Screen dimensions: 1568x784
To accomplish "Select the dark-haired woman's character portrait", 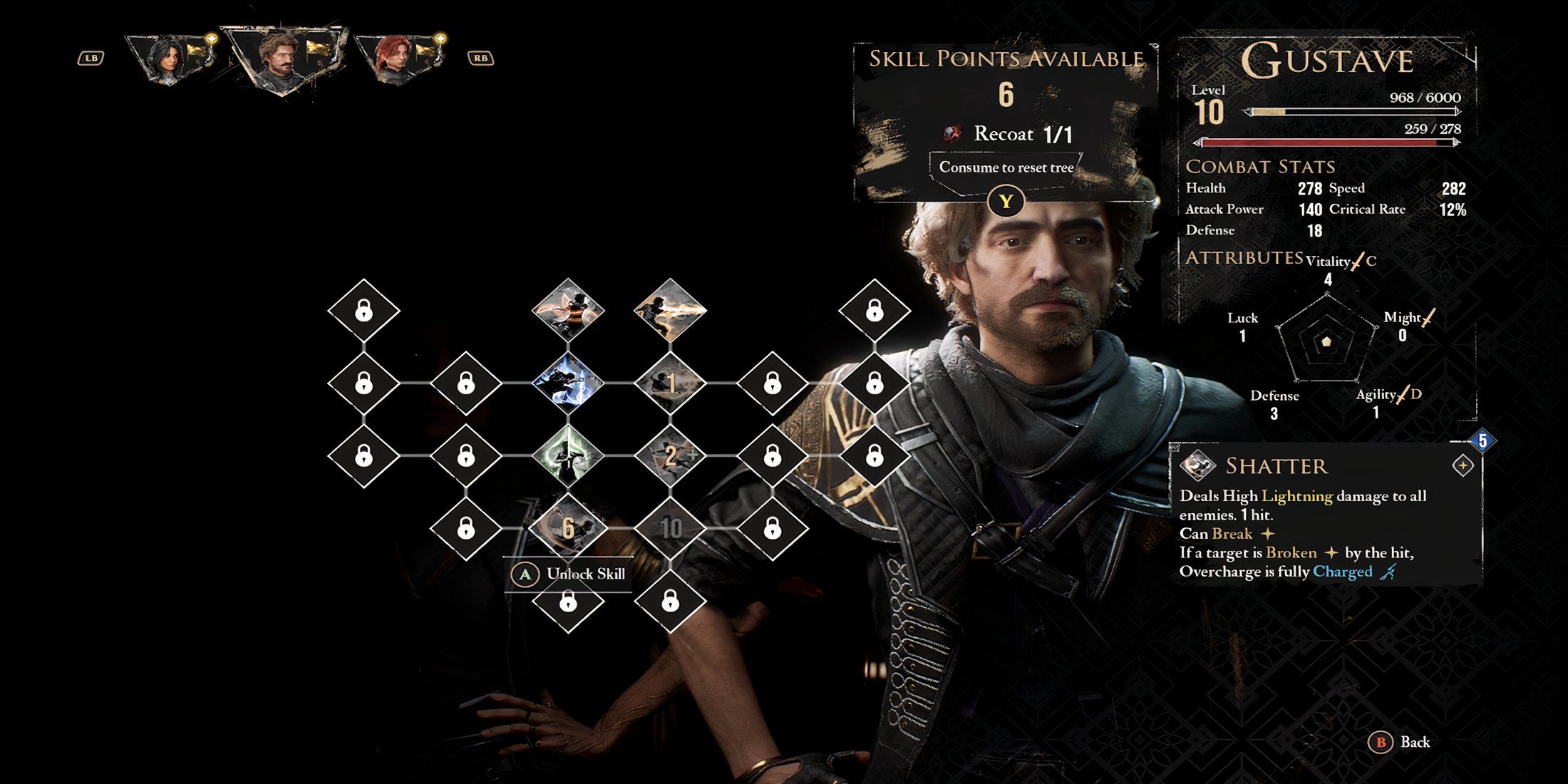I will tap(165, 58).
